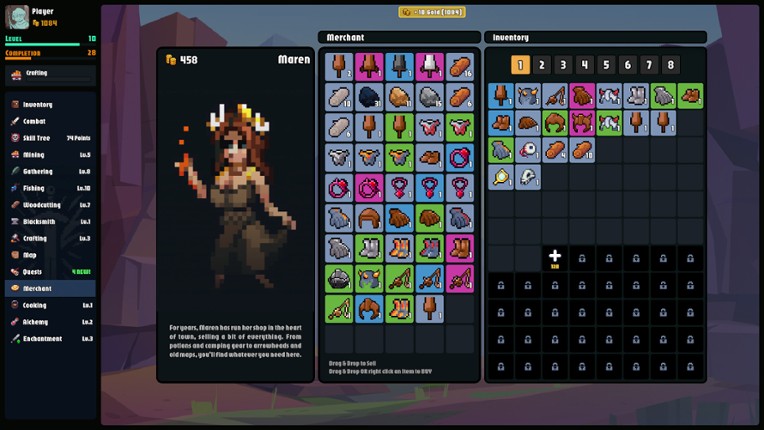Show the Map

point(29,255)
